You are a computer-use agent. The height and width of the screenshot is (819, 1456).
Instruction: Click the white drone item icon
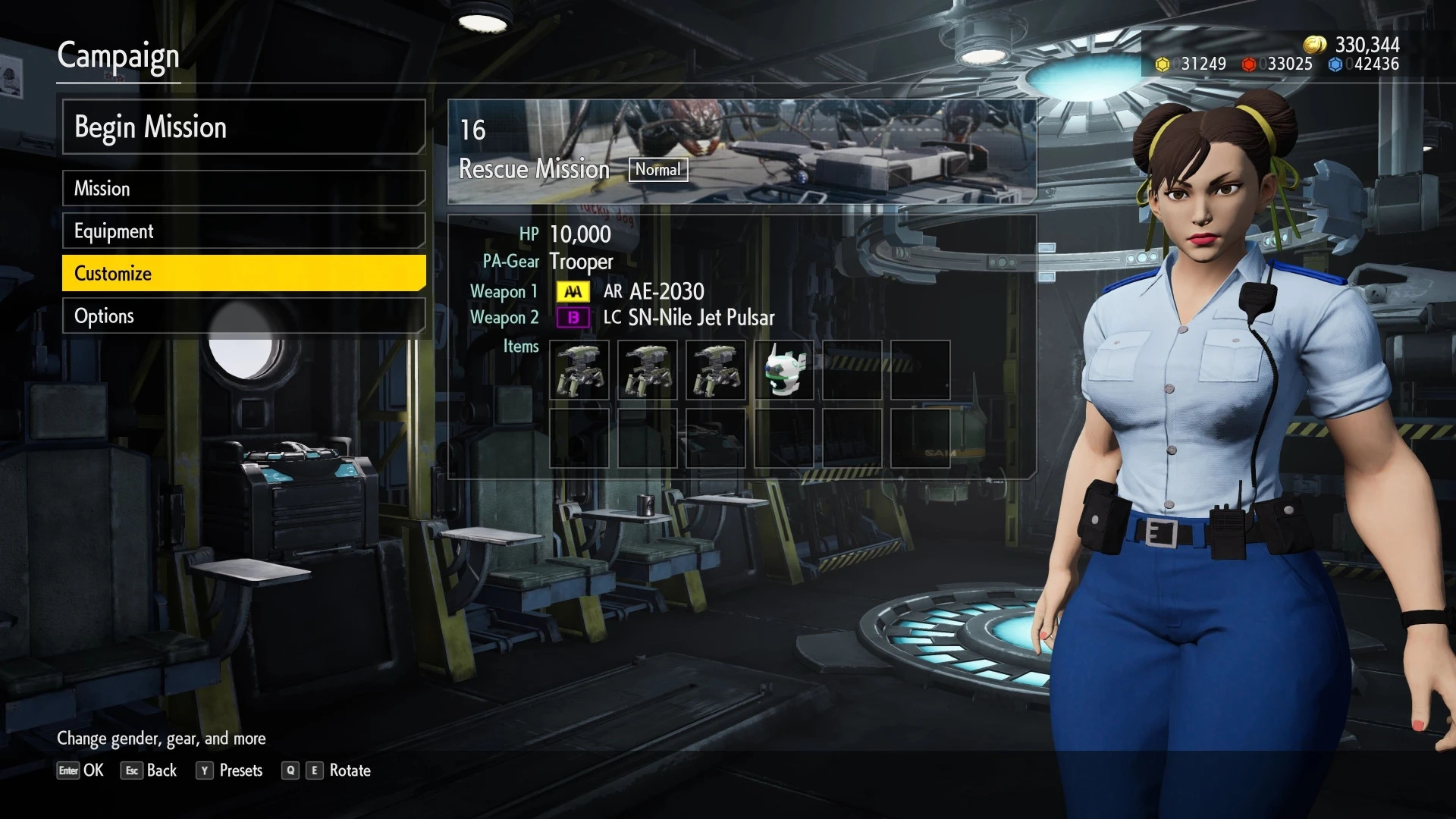coord(783,371)
